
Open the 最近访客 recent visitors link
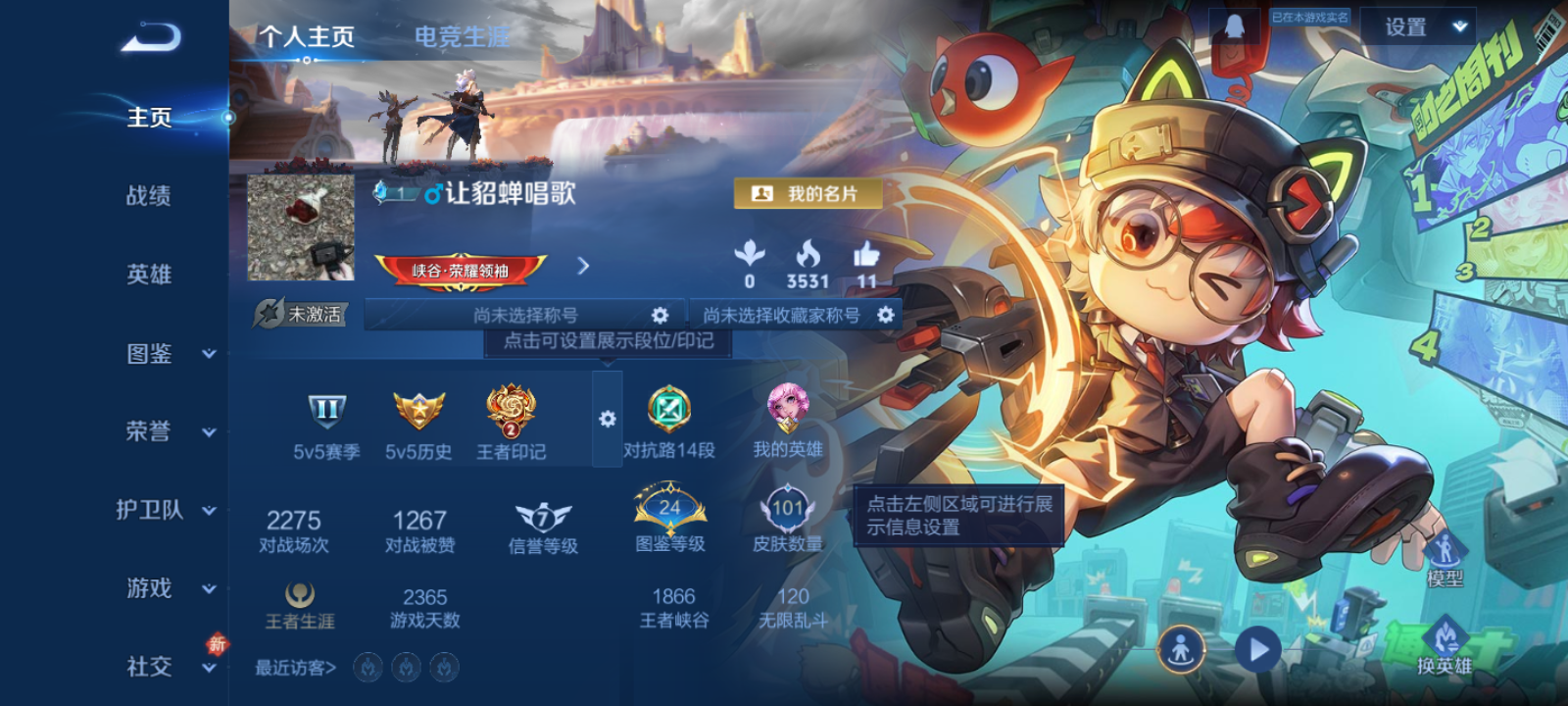click(292, 666)
